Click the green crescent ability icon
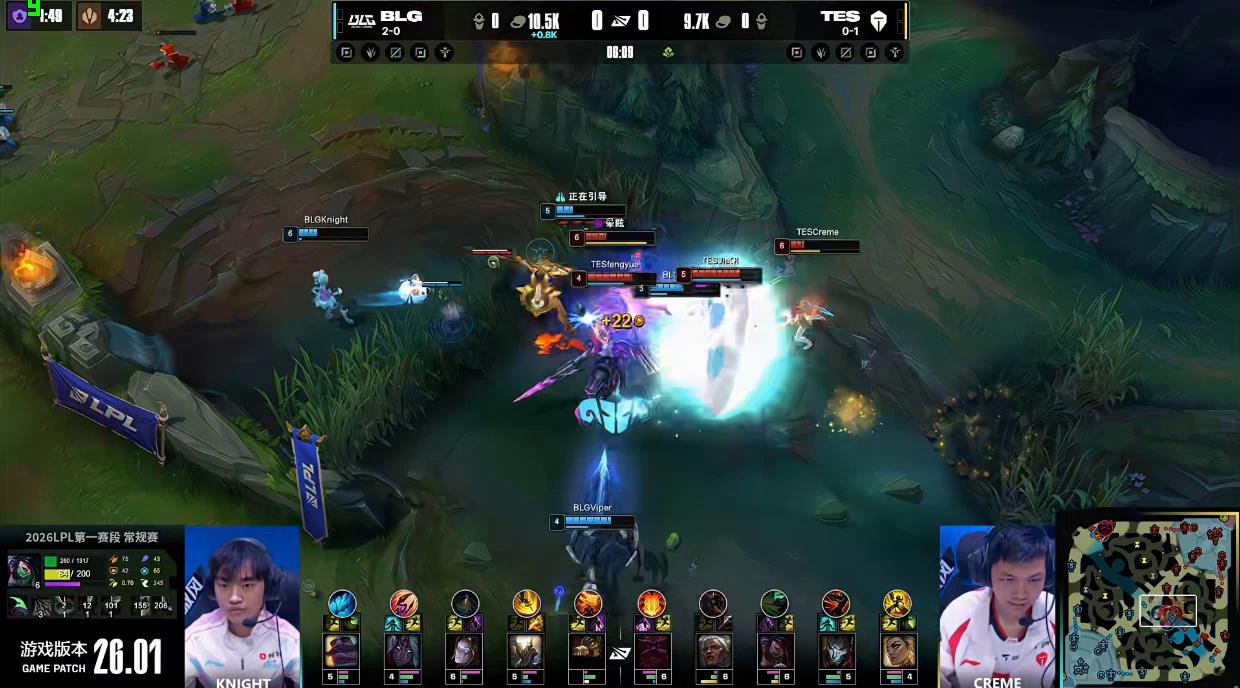The width and height of the screenshot is (1240, 688). (x=20, y=604)
